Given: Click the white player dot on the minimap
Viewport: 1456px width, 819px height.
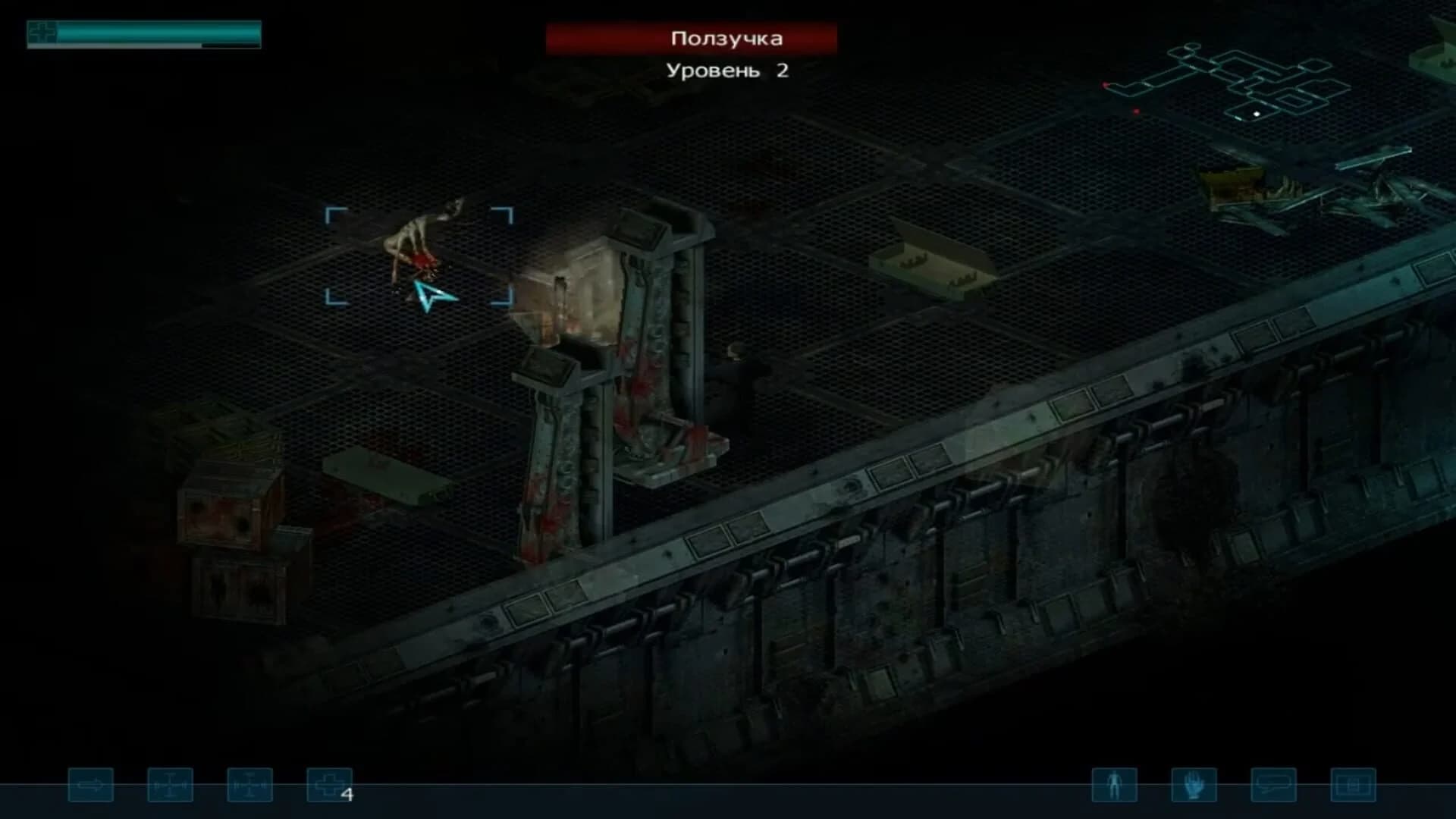Looking at the screenshot, I should (1257, 115).
